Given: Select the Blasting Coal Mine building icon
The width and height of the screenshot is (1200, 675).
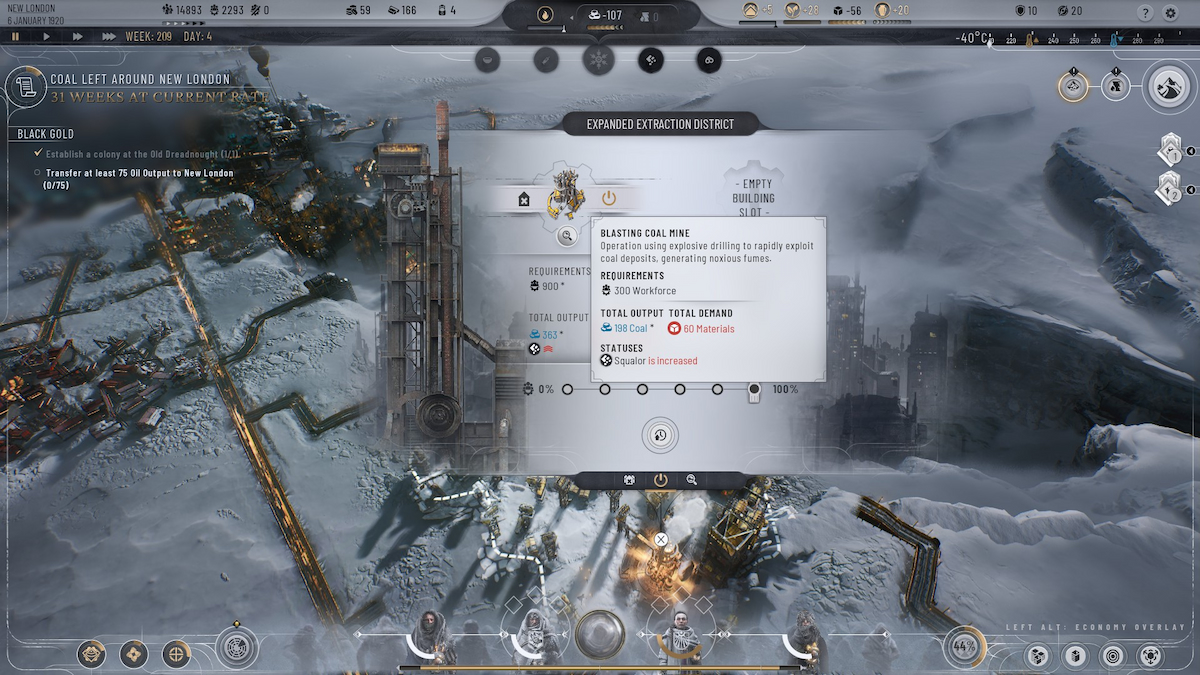Looking at the screenshot, I should (x=565, y=196).
